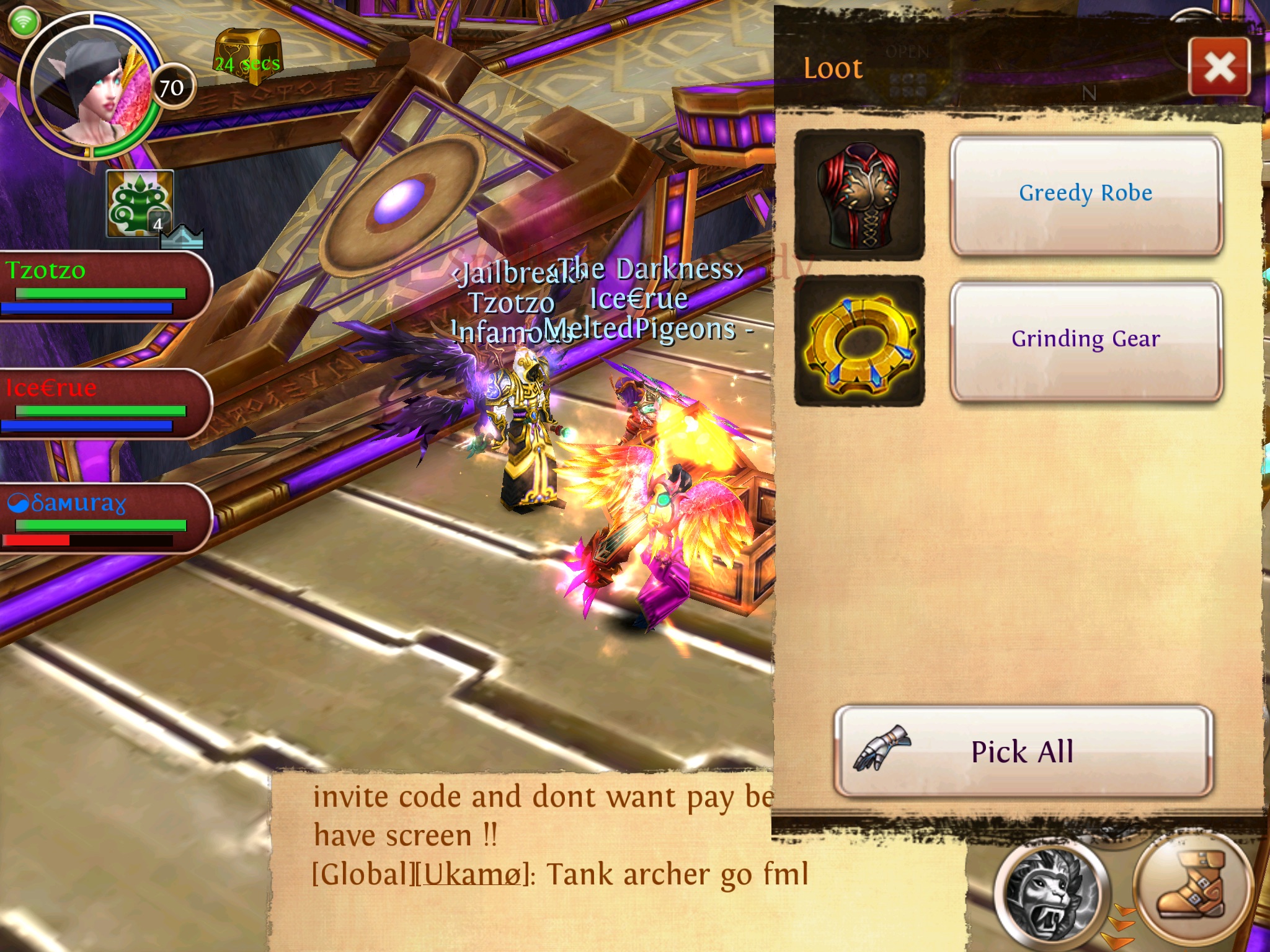Screen dimensions: 1270x952
Task: Open Ukamø's player name in chat
Action: coord(470,875)
